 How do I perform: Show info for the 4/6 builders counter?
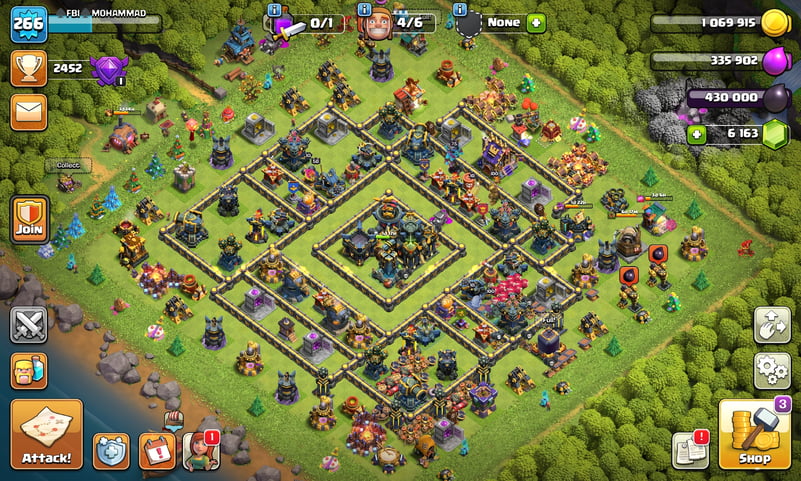[x=363, y=9]
